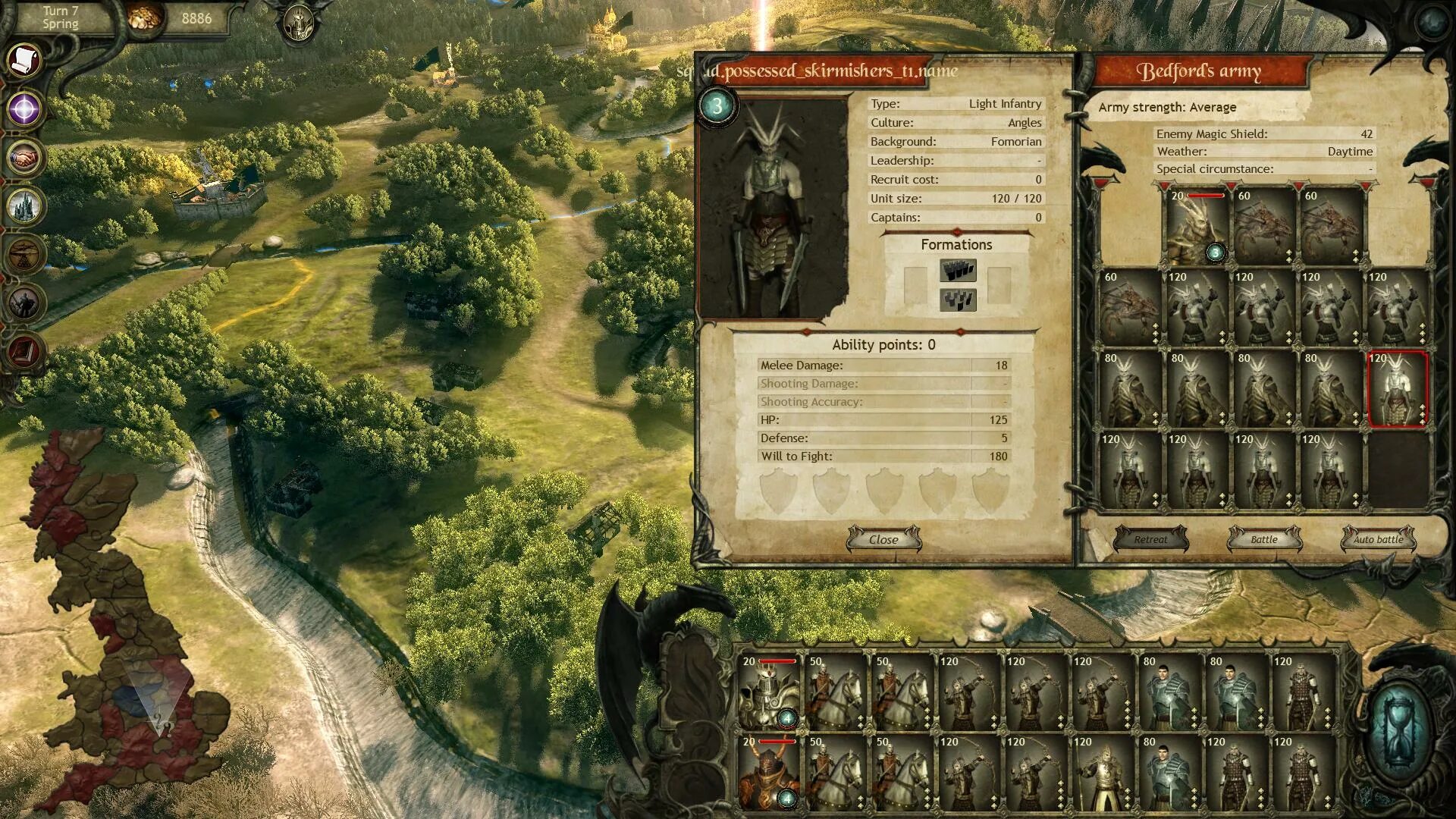Select the horned red-armored hero unit card
The width and height of the screenshot is (1456, 819).
(769, 773)
